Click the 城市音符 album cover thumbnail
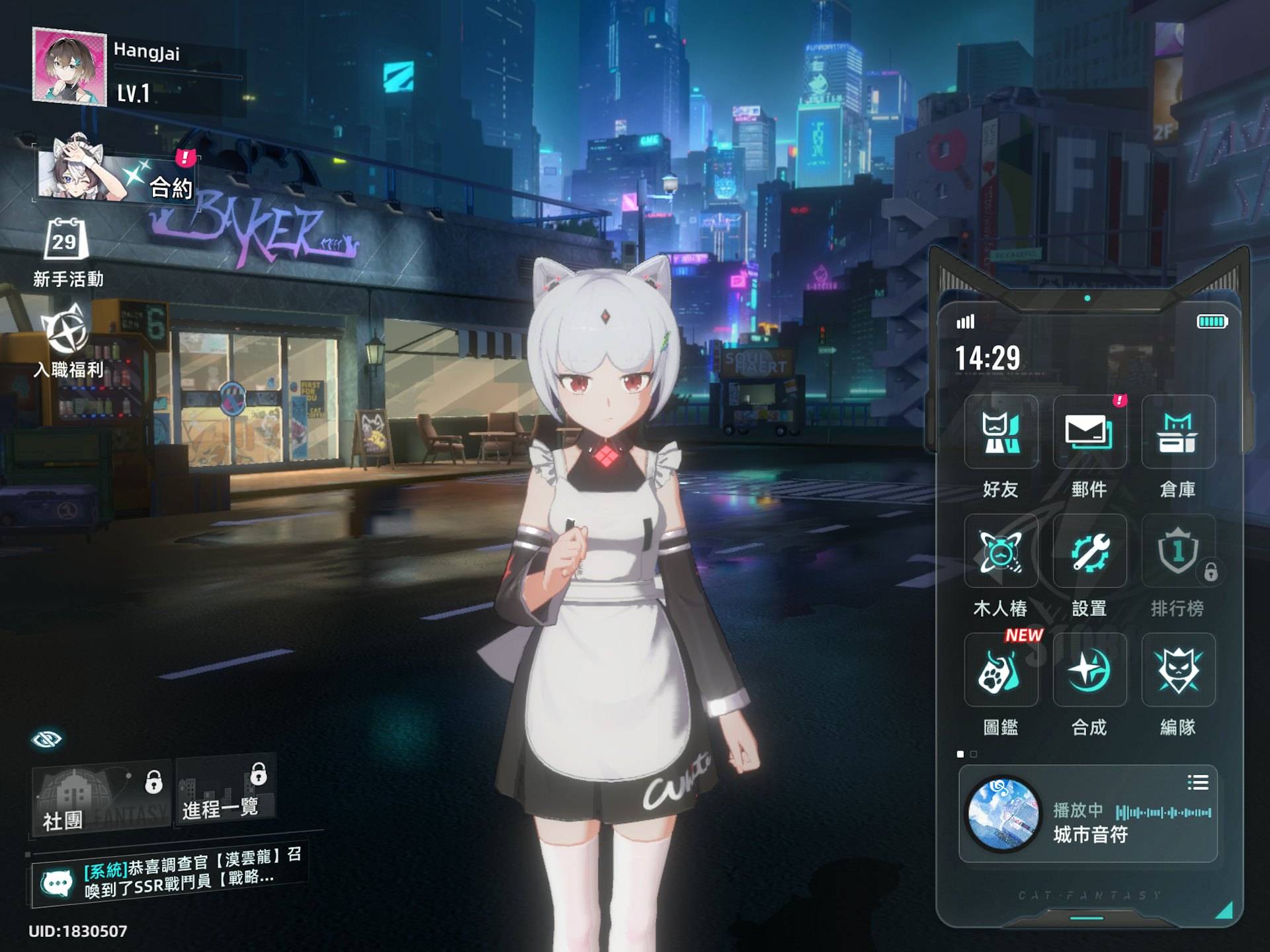Image resolution: width=1270 pixels, height=952 pixels. click(x=1003, y=814)
